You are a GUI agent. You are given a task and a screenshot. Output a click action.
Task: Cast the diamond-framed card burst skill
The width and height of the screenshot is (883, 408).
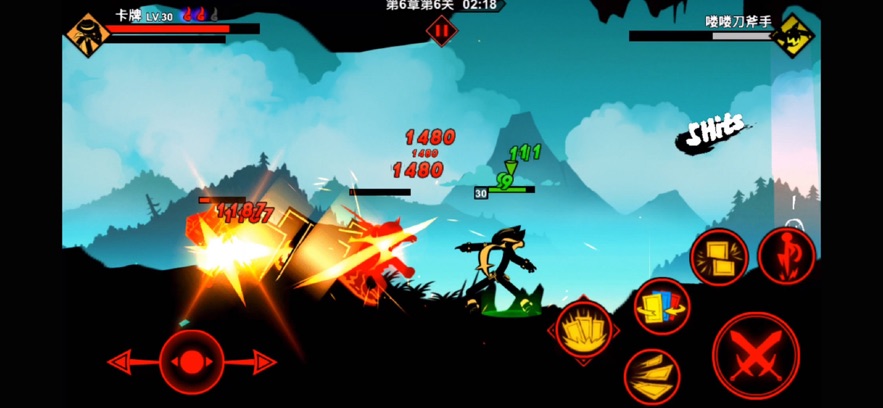(583, 331)
